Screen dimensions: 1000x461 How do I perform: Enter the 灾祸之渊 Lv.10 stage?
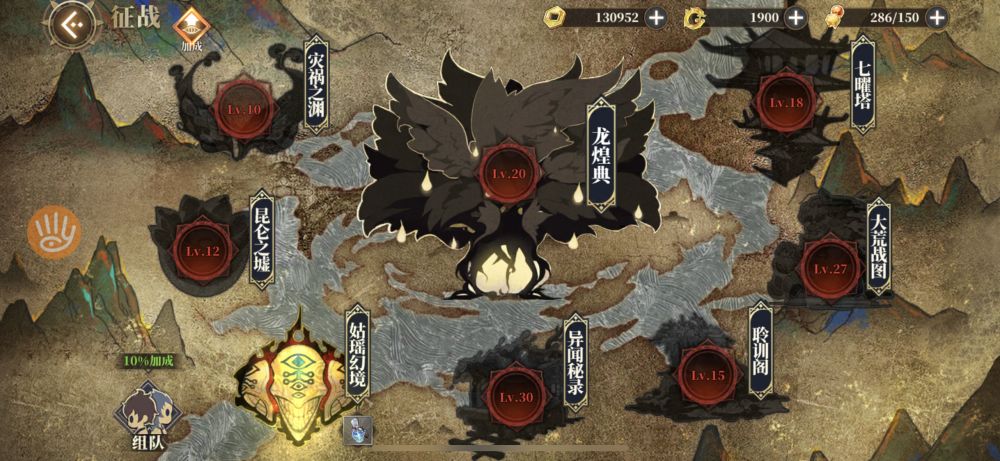242,107
